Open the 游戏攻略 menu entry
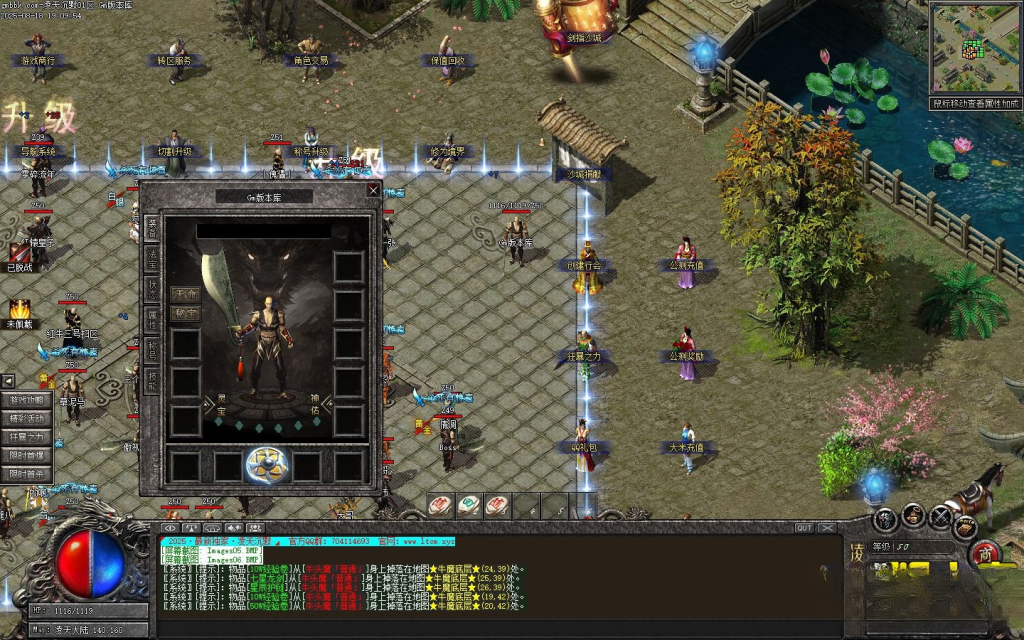Viewport: 1024px width, 640px height. click(27, 401)
